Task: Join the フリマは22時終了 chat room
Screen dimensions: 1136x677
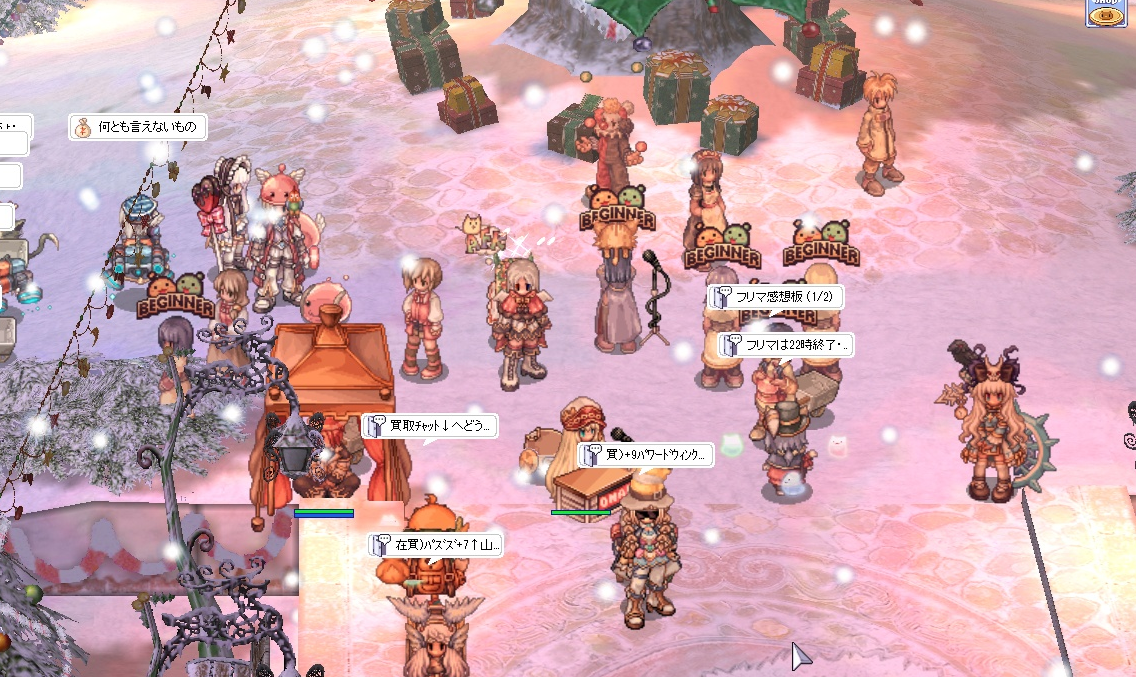Action: tap(785, 346)
